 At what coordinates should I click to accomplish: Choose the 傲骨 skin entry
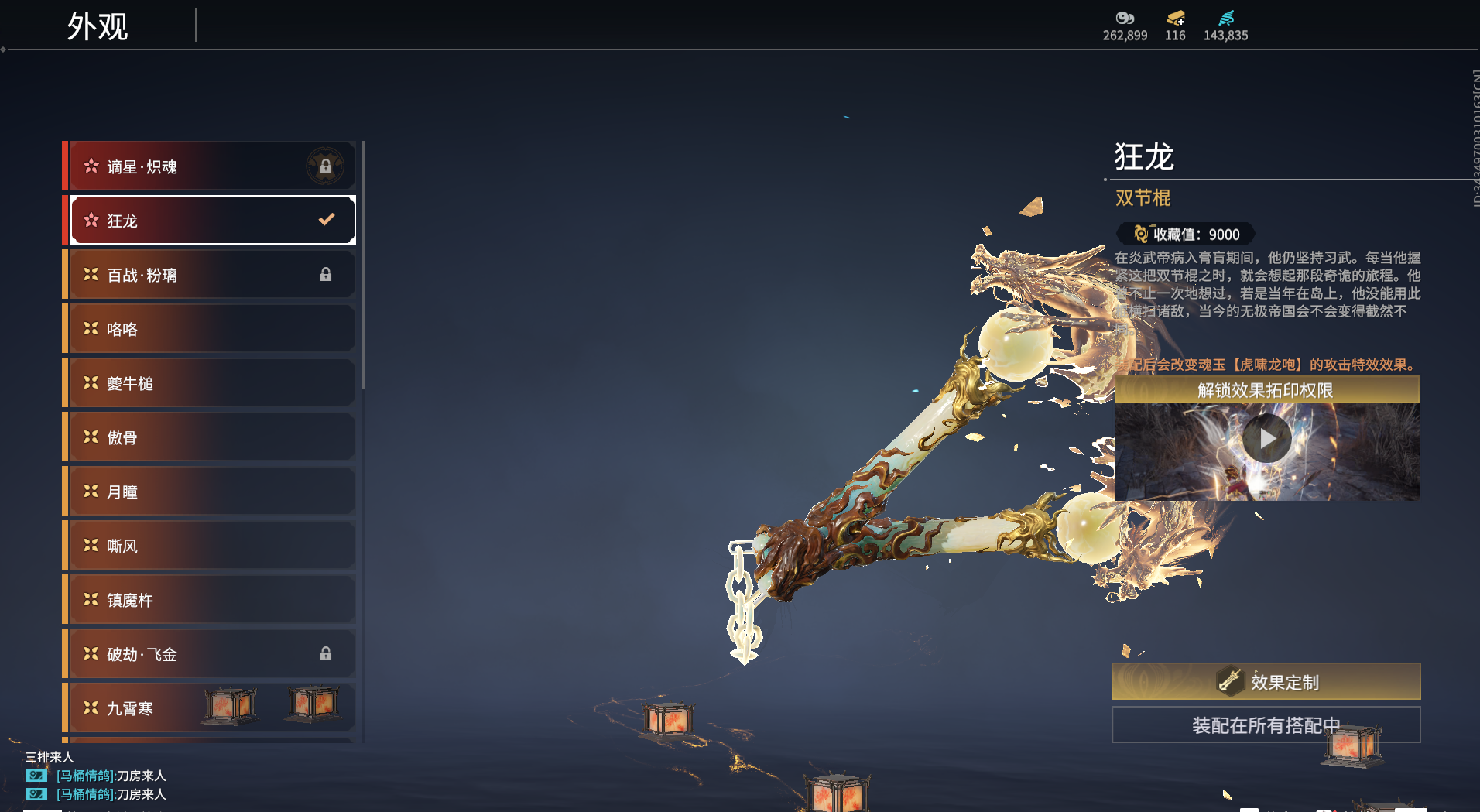click(x=211, y=437)
